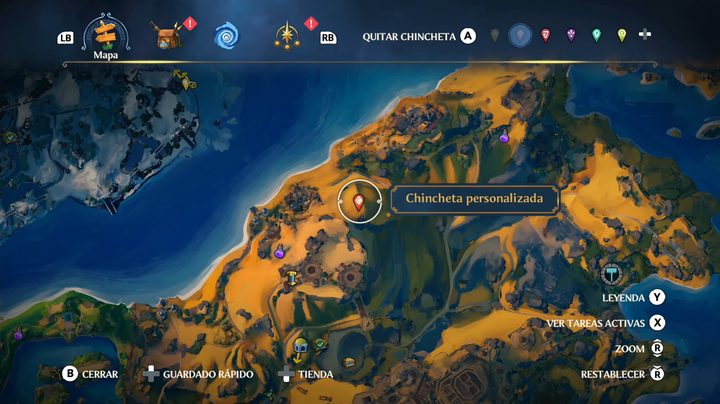The height and width of the screenshot is (404, 720).
Task: Switch to the golden star skills tab
Action: click(x=286, y=37)
